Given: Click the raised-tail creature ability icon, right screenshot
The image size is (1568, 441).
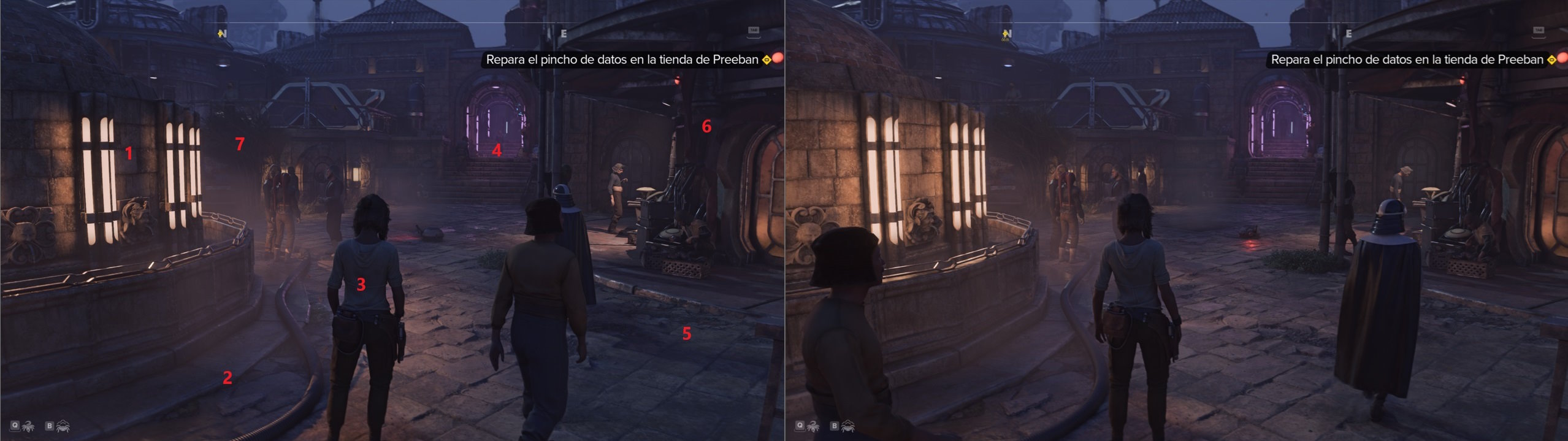Looking at the screenshot, I should point(813,426).
